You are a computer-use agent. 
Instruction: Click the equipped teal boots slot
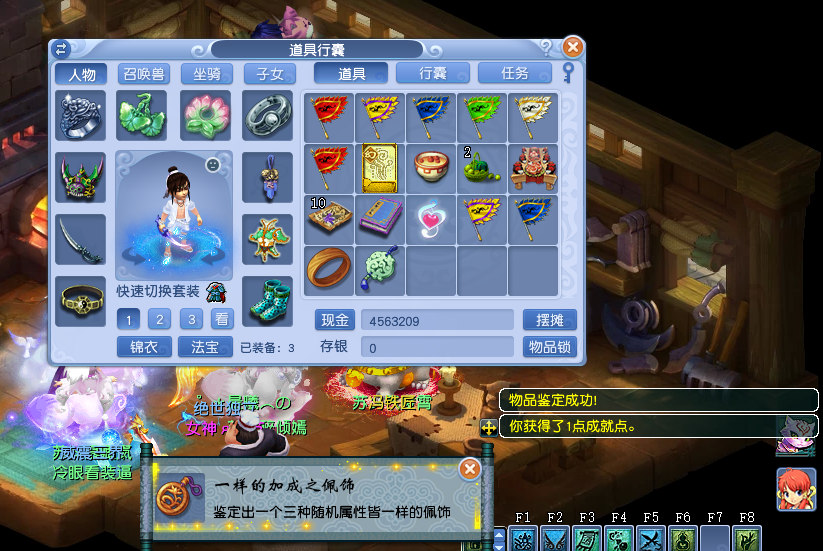[267, 300]
